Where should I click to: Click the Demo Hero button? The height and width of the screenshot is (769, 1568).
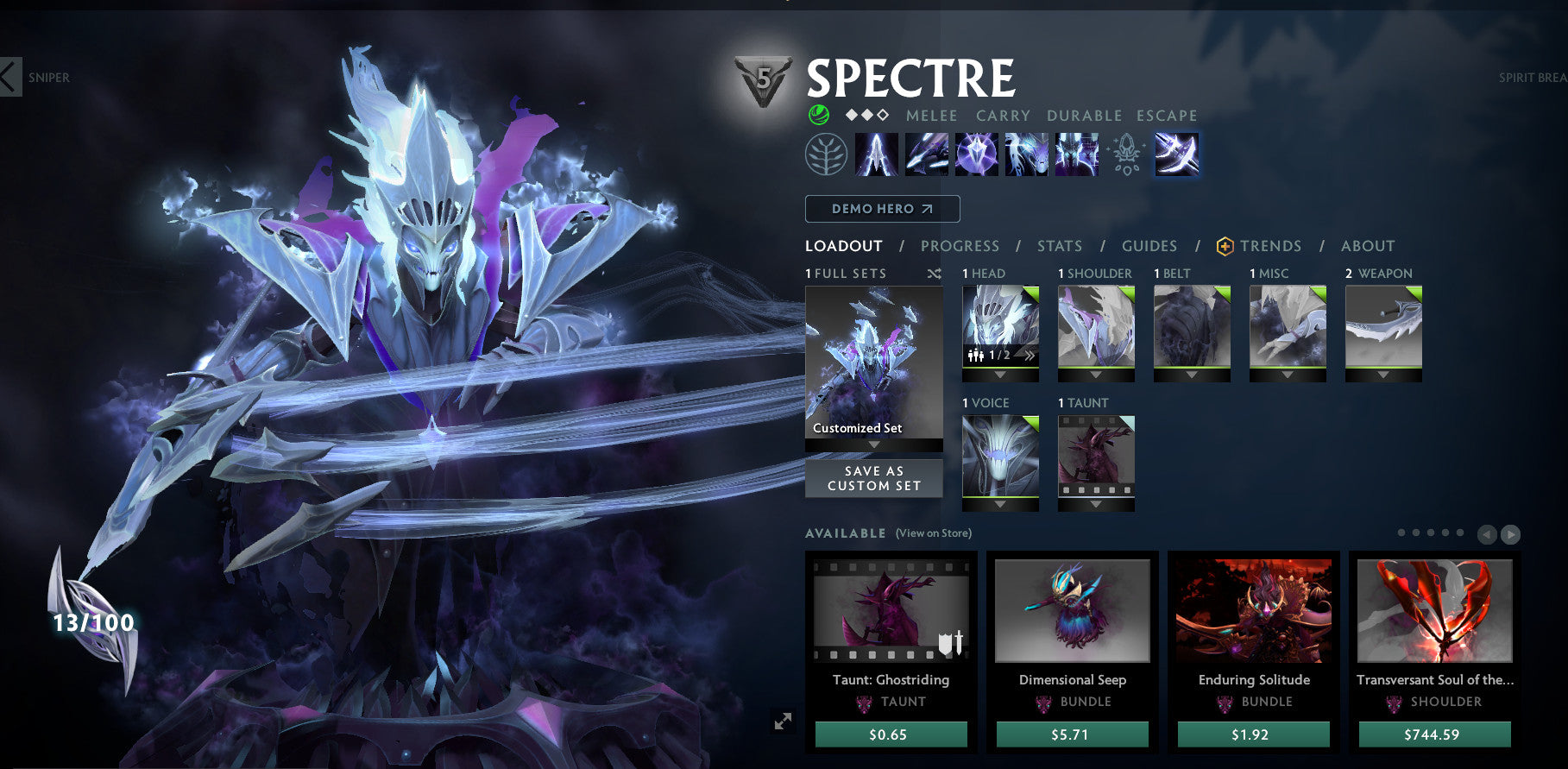(x=881, y=208)
